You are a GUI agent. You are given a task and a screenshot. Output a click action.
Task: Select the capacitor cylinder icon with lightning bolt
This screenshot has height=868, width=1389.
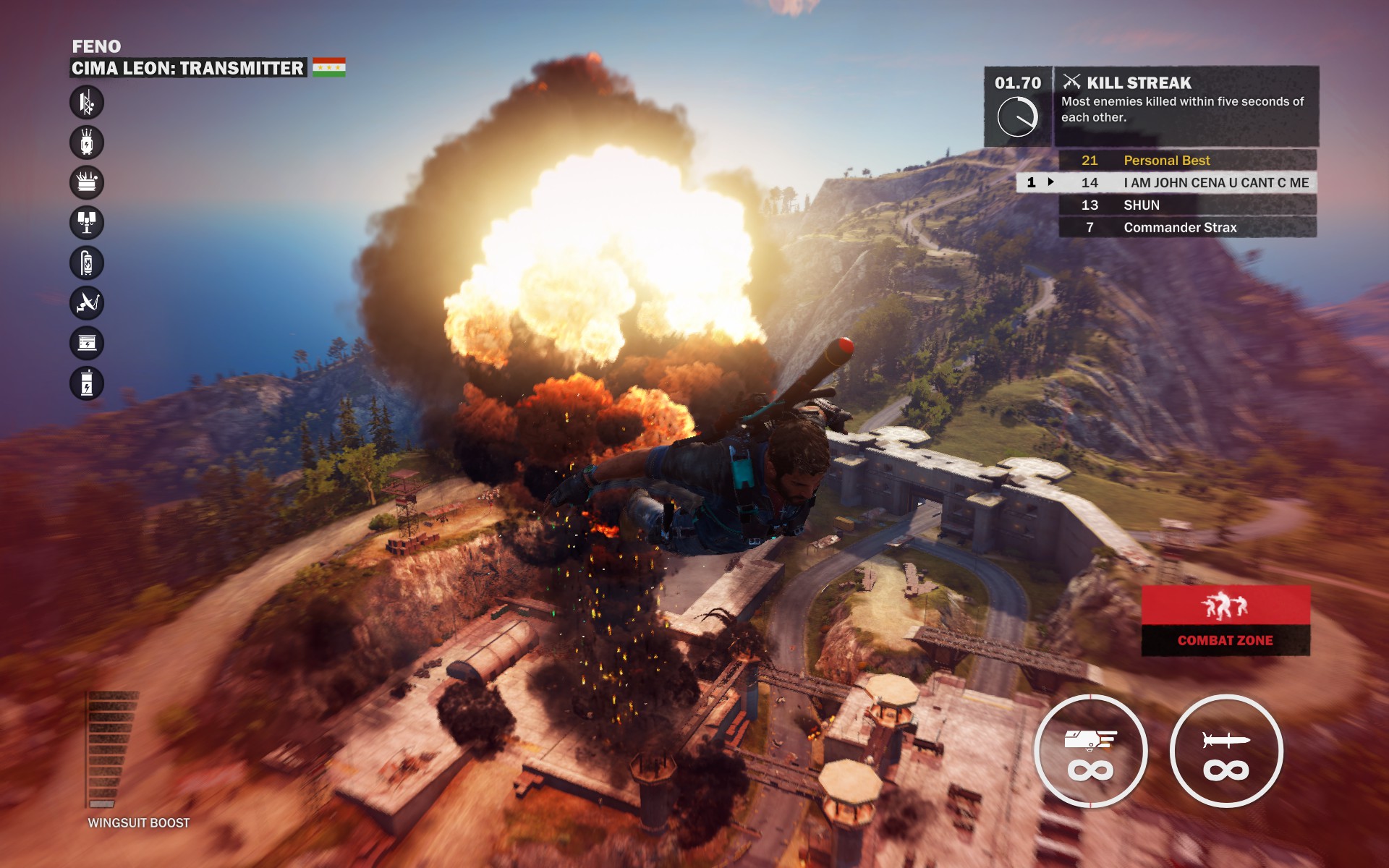point(87,383)
